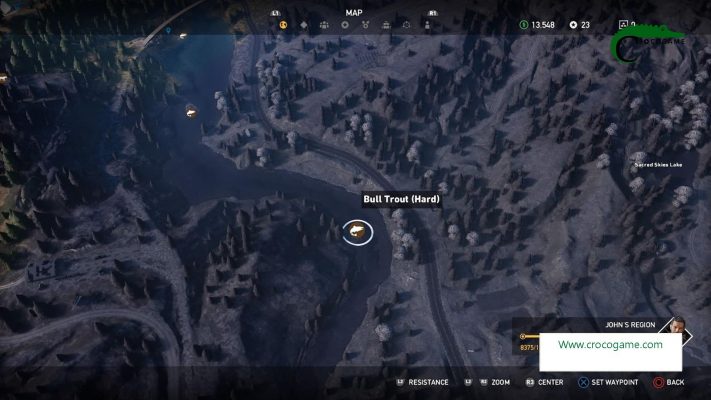711x400 pixels.
Task: Switch to the diamond icon tab
Action: click(x=304, y=24)
